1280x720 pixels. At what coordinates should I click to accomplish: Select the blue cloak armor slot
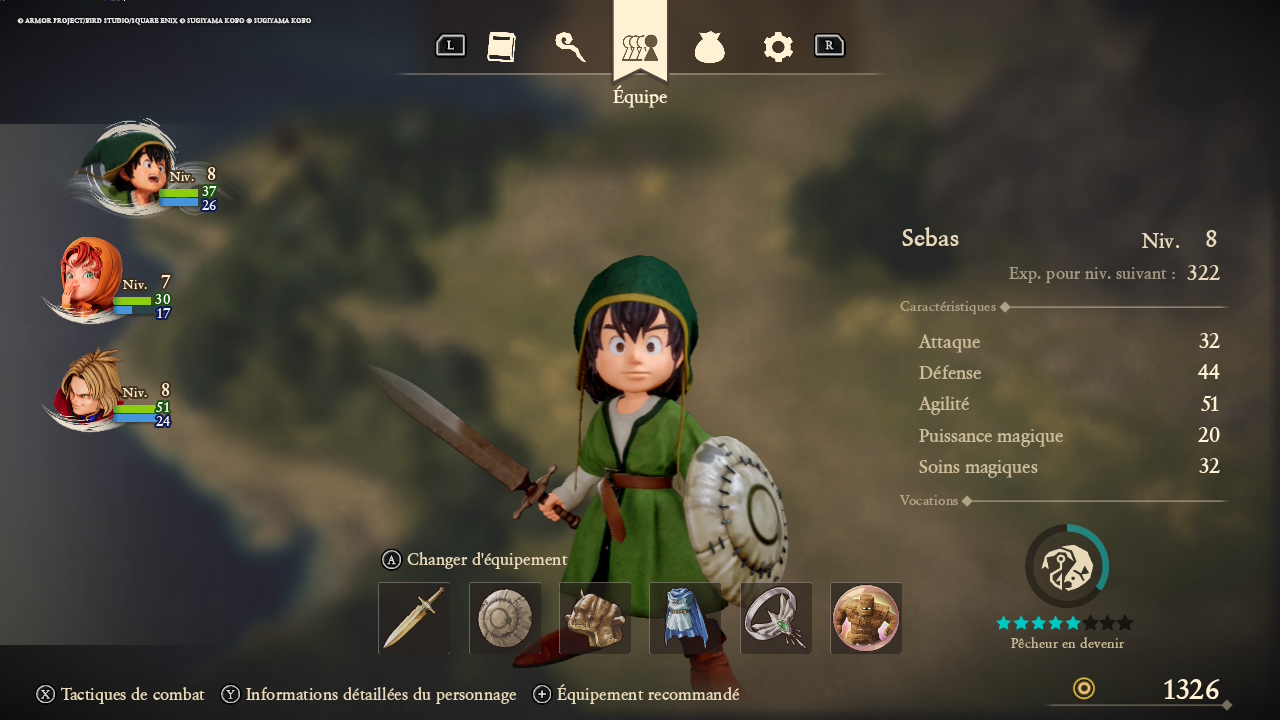685,618
